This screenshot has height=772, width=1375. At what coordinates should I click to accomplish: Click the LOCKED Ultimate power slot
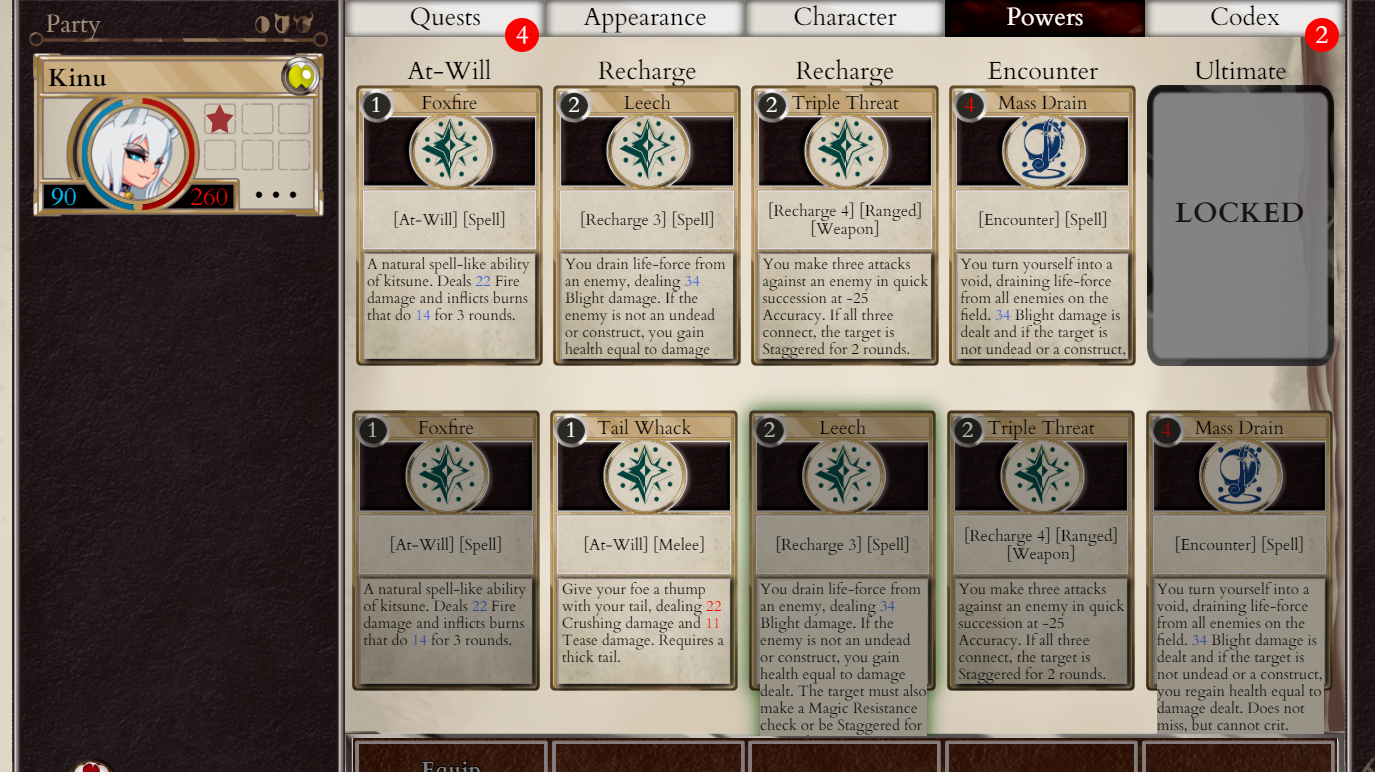pos(1239,225)
